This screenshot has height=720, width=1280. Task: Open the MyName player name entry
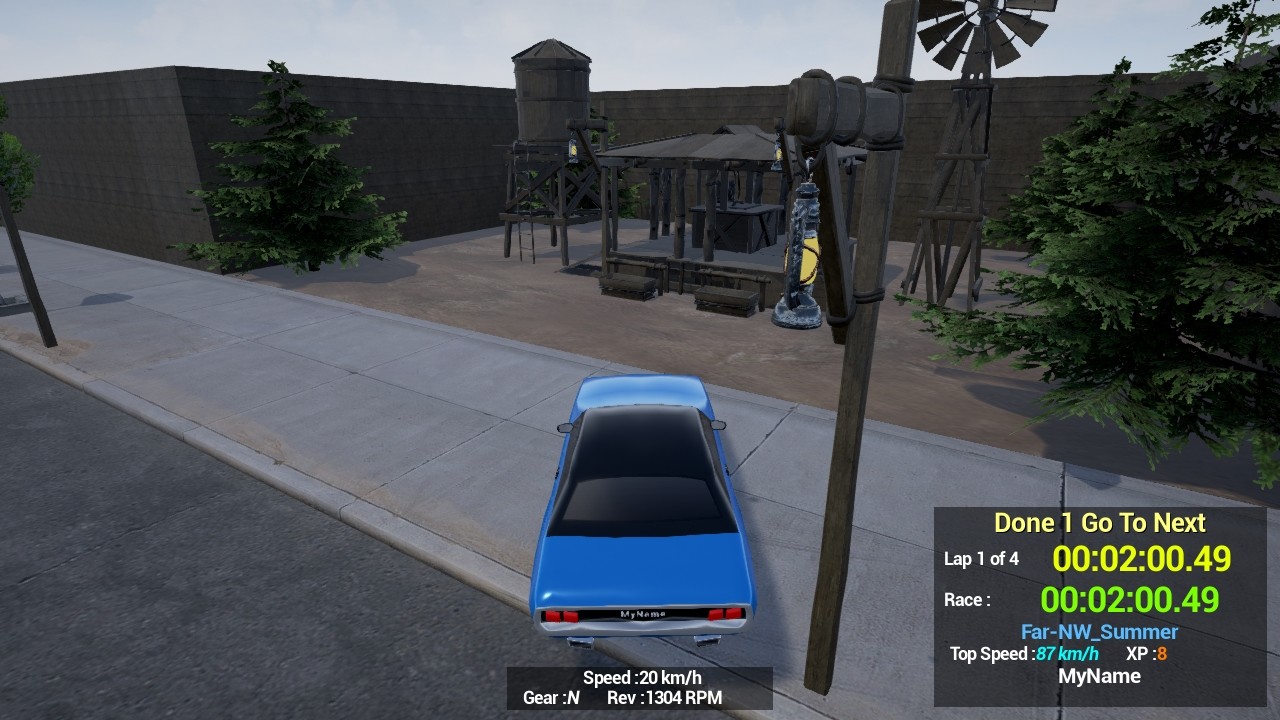click(1100, 676)
